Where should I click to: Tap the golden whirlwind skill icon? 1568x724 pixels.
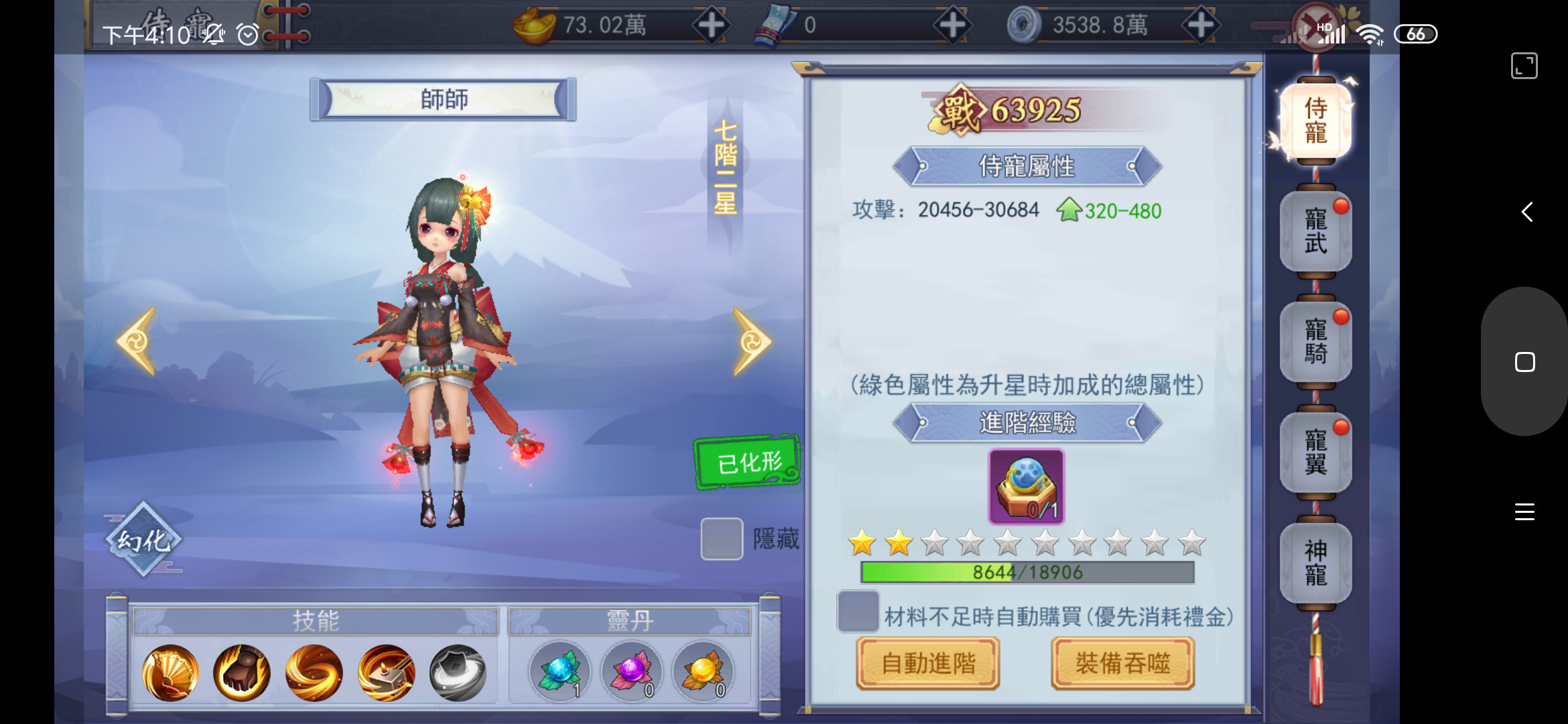[314, 672]
